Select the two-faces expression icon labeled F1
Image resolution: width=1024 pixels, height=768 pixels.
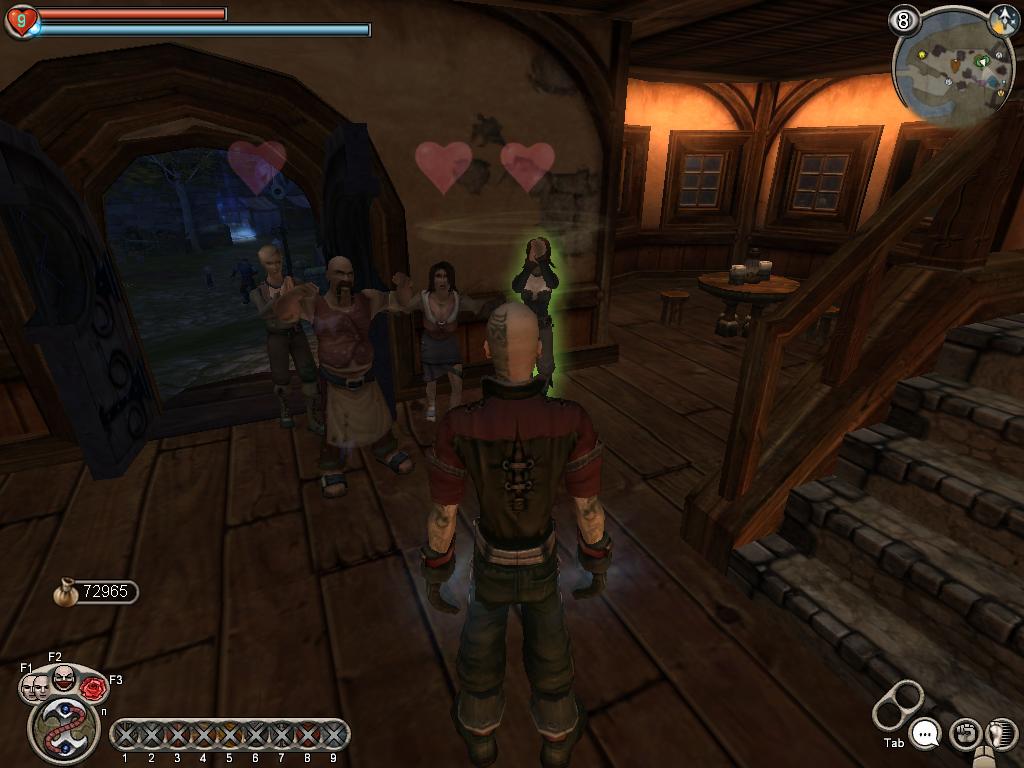click(35, 687)
